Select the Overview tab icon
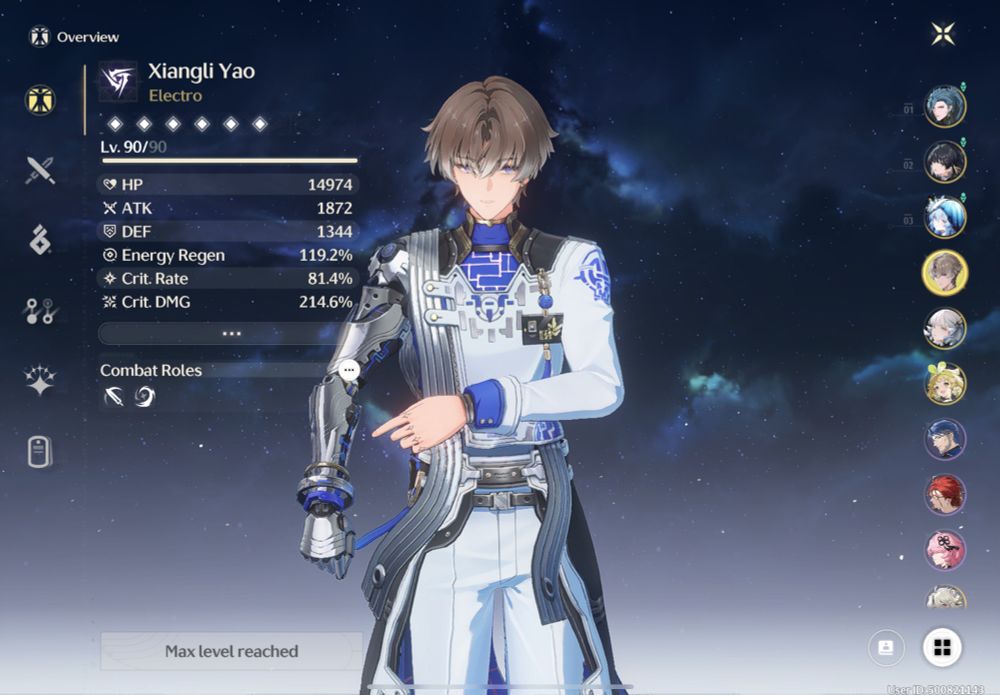This screenshot has height=695, width=1000. pyautogui.click(x=40, y=100)
